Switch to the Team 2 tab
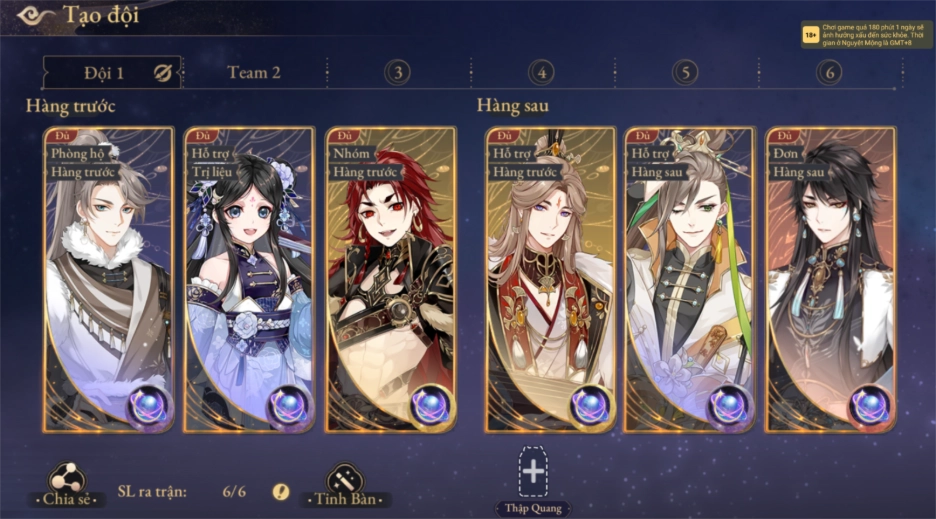 [254, 72]
